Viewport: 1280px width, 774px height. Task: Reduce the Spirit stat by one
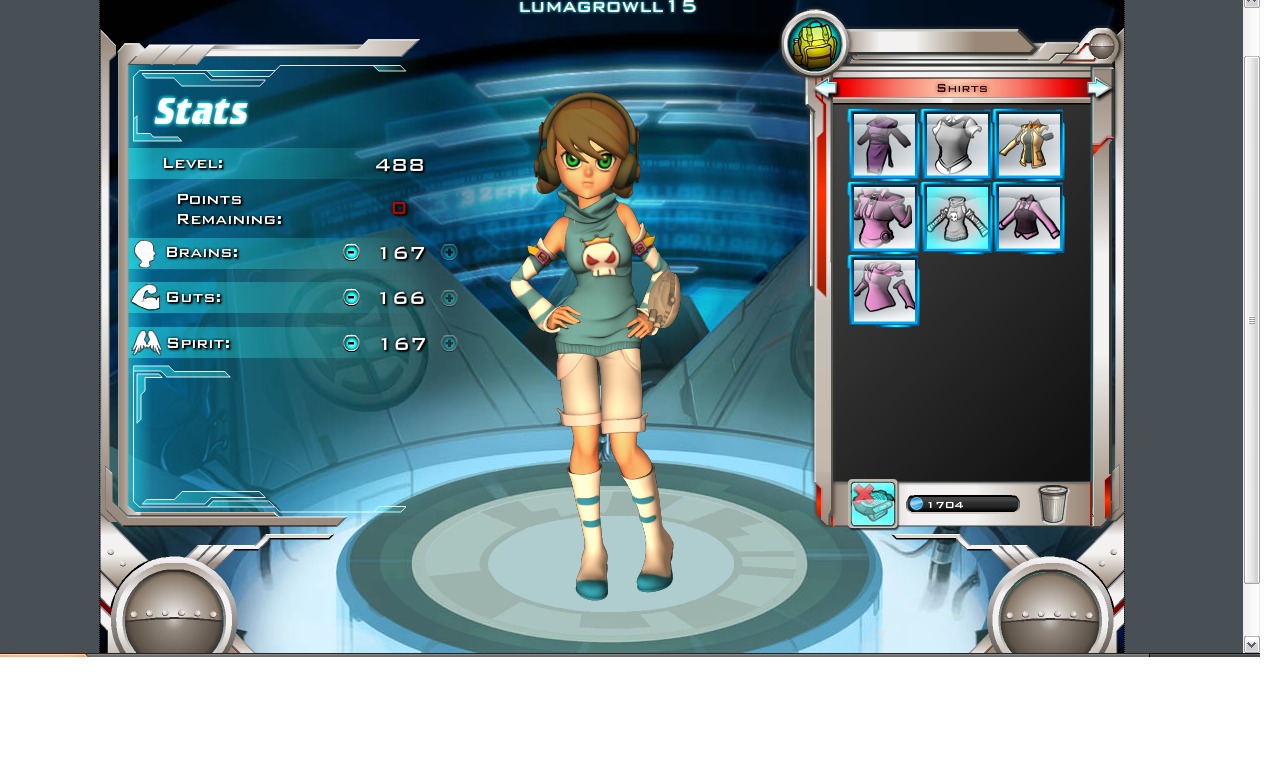(351, 343)
